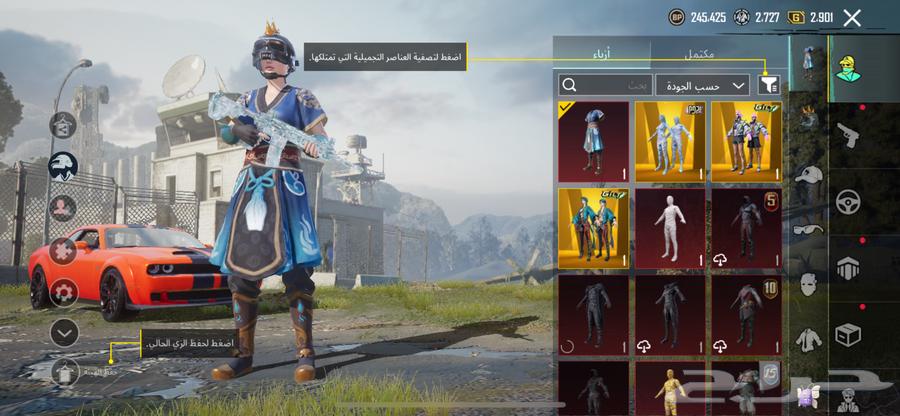Select the dark outfit with the 5 badge
Image resolution: width=900 pixels, height=416 pixels.
(x=746, y=228)
